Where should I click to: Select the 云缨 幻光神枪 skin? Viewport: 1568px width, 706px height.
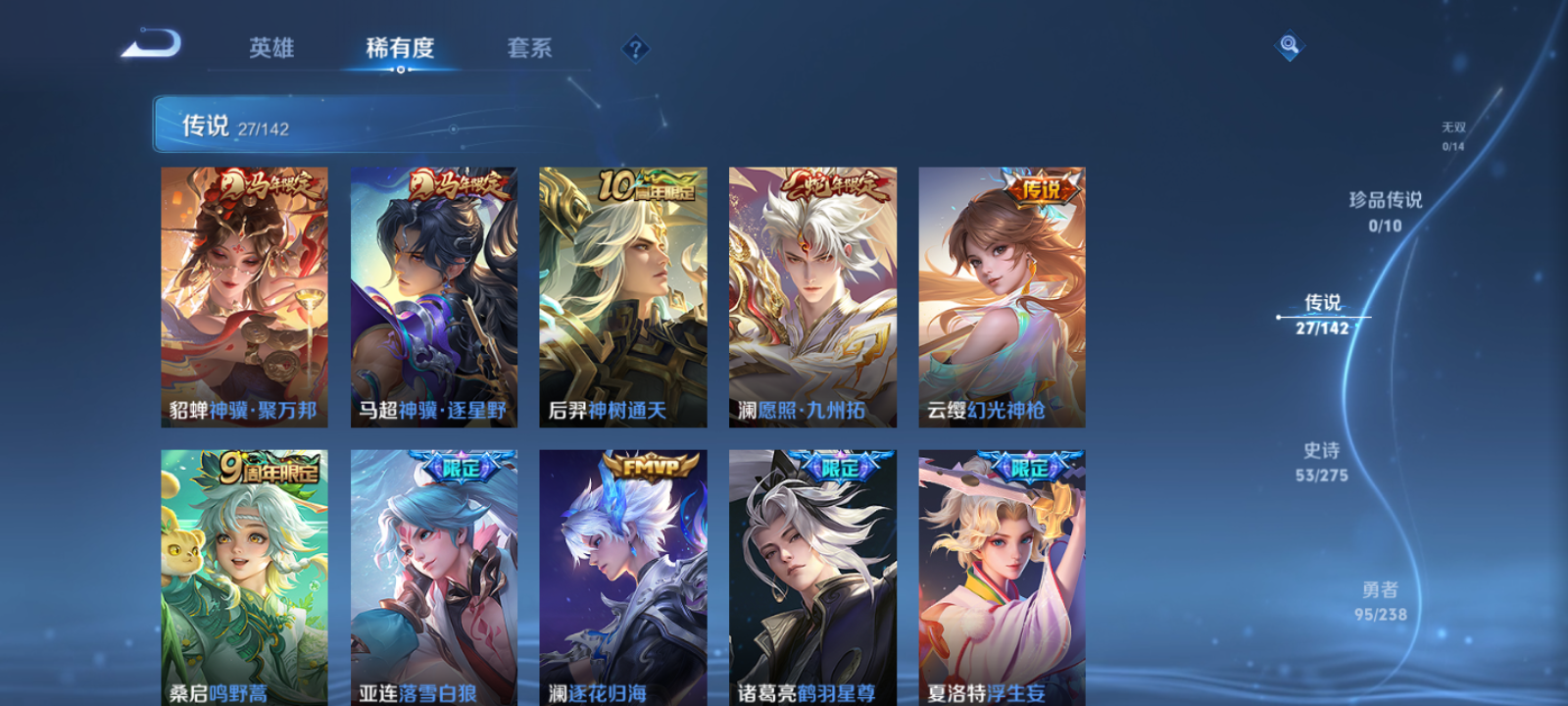1002,294
